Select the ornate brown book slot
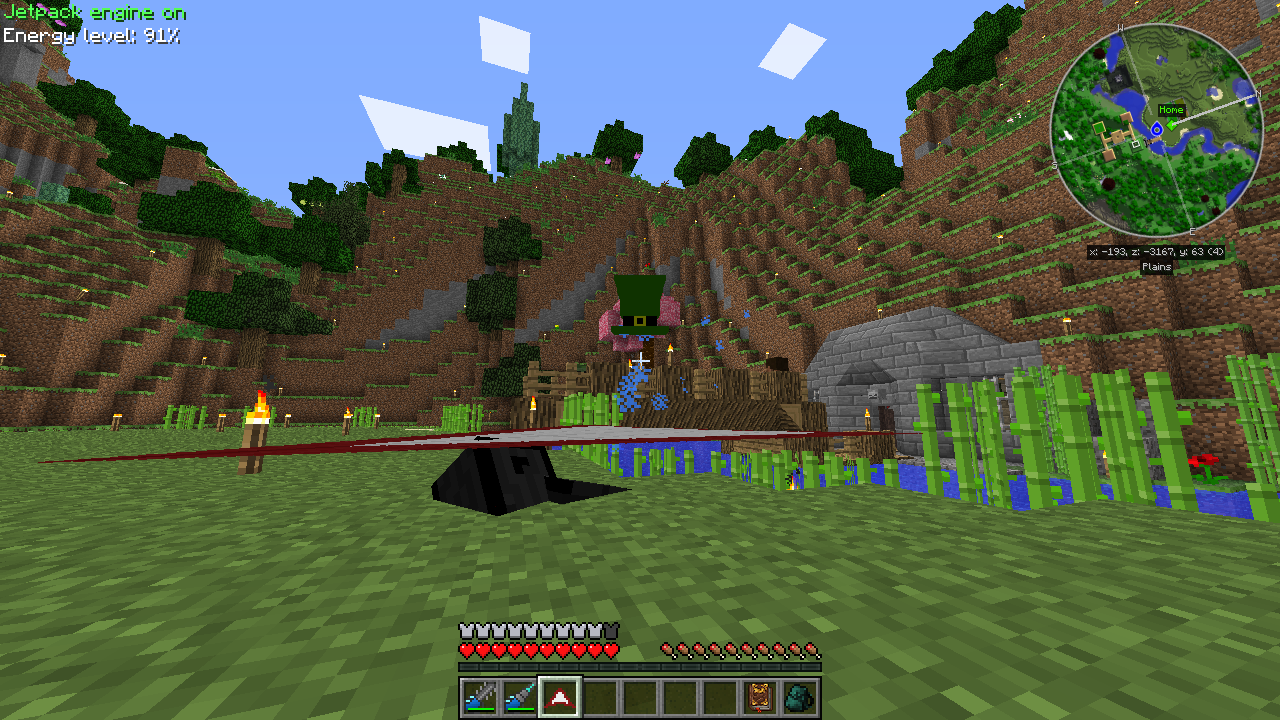This screenshot has width=1280, height=720. pyautogui.click(x=760, y=697)
